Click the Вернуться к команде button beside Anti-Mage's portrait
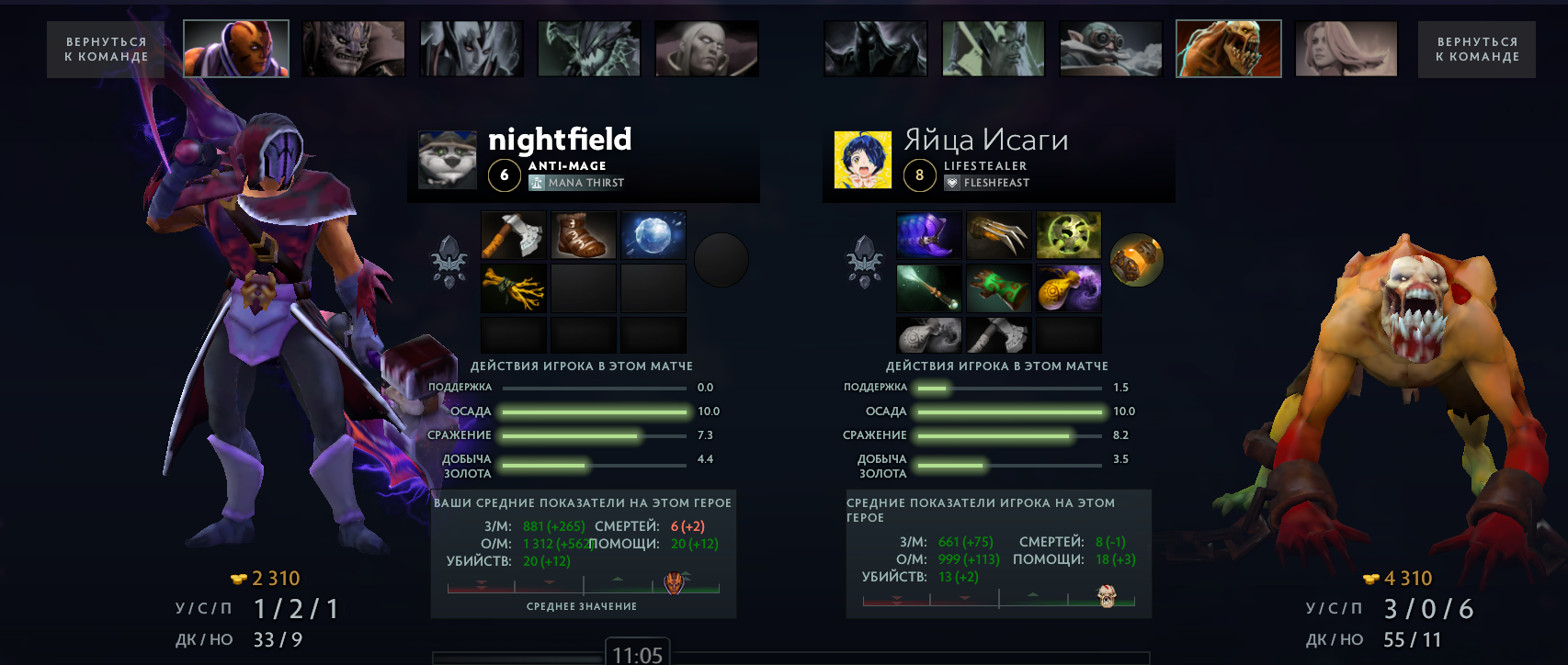 point(107,50)
